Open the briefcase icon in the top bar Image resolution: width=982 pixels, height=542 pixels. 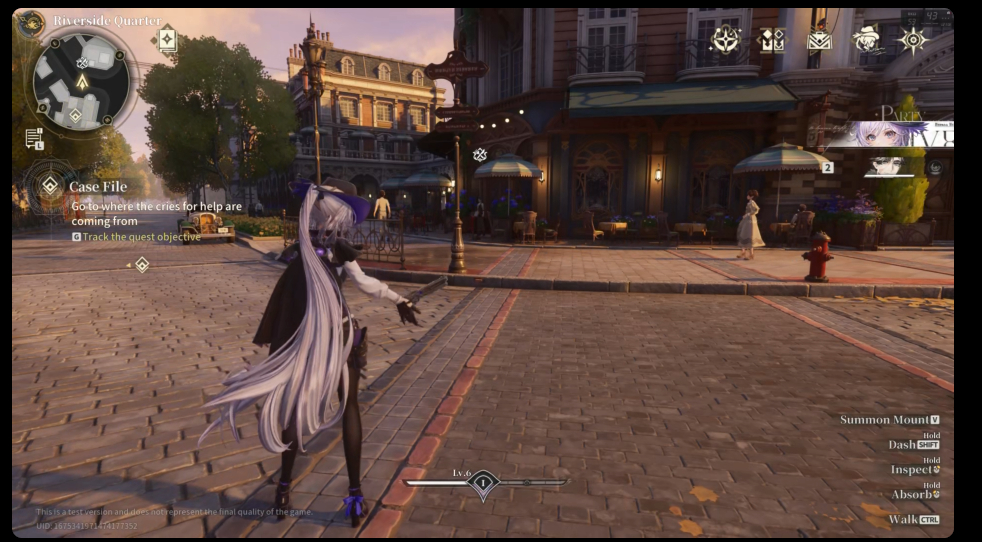click(819, 40)
